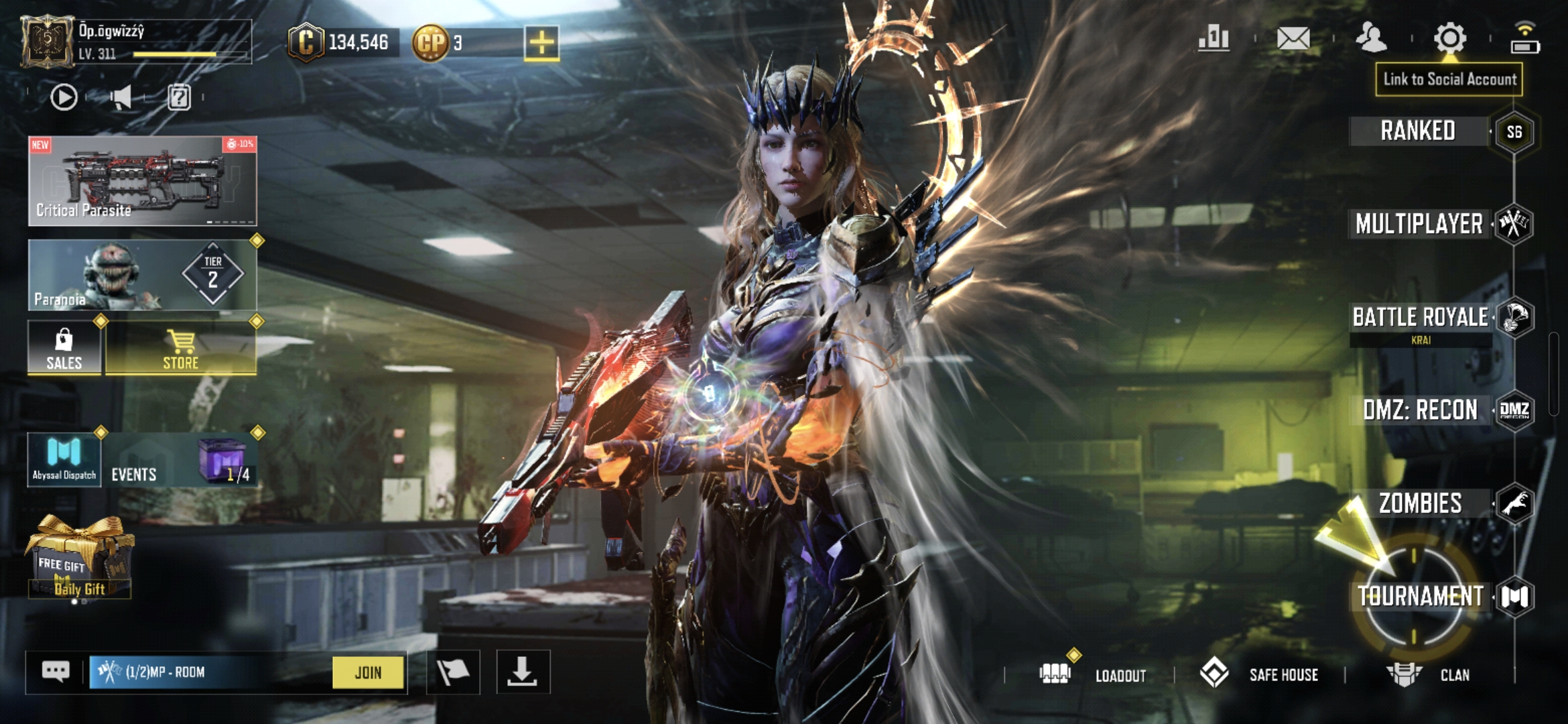Show the leaderboard bar chart icon
The height and width of the screenshot is (724, 1568).
click(1214, 38)
